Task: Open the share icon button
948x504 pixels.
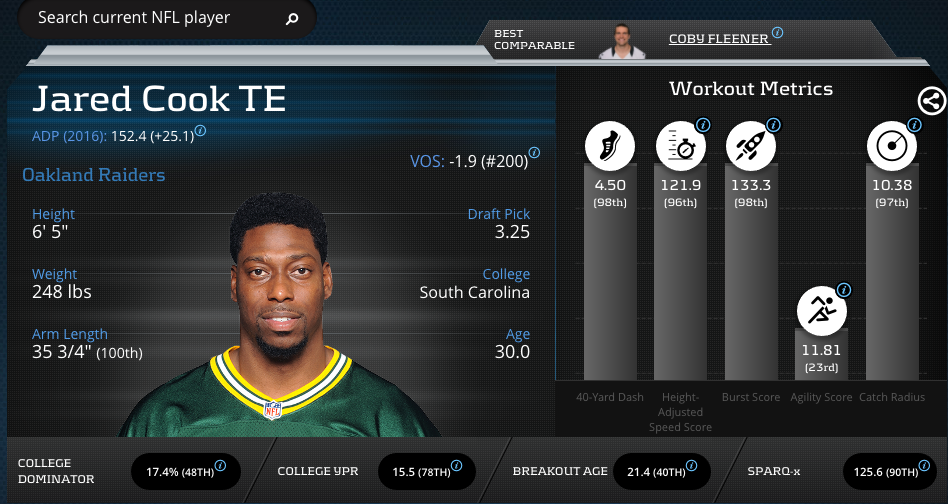Action: (931, 100)
